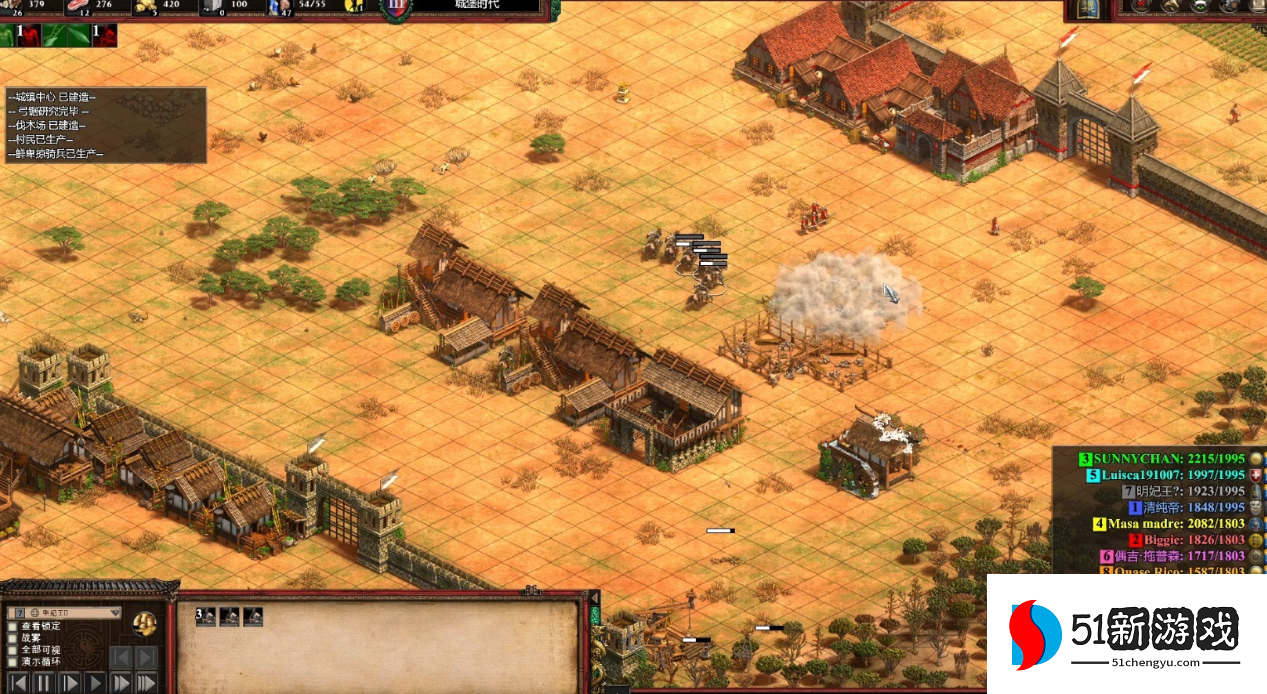Click the fastest-speed triple-arrow replay button
The width and height of the screenshot is (1267, 694).
(146, 684)
